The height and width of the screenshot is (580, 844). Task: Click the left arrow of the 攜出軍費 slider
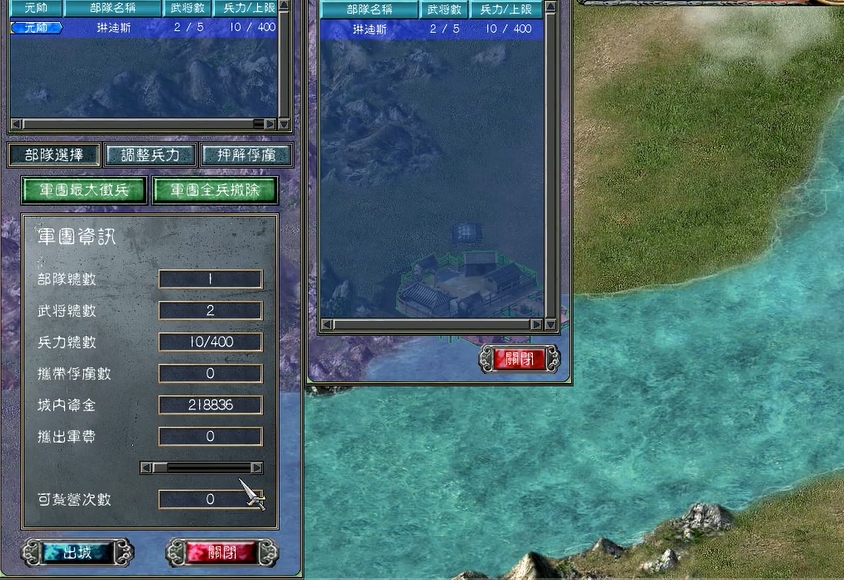tap(146, 467)
